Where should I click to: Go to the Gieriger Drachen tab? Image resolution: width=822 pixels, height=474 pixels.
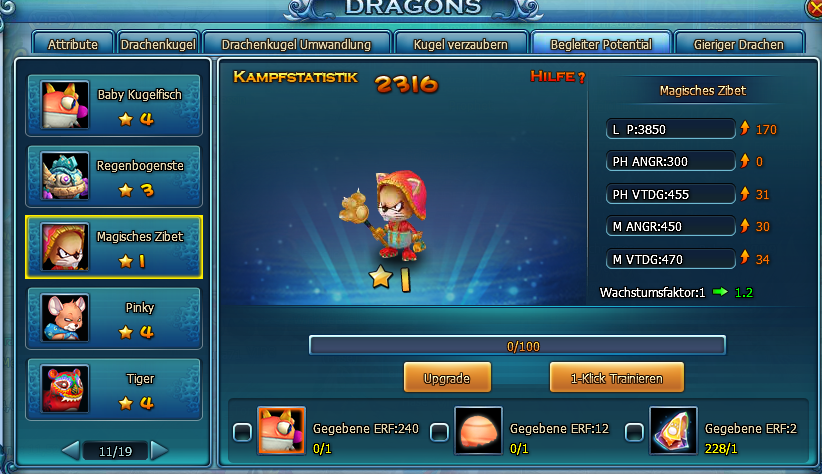738,44
